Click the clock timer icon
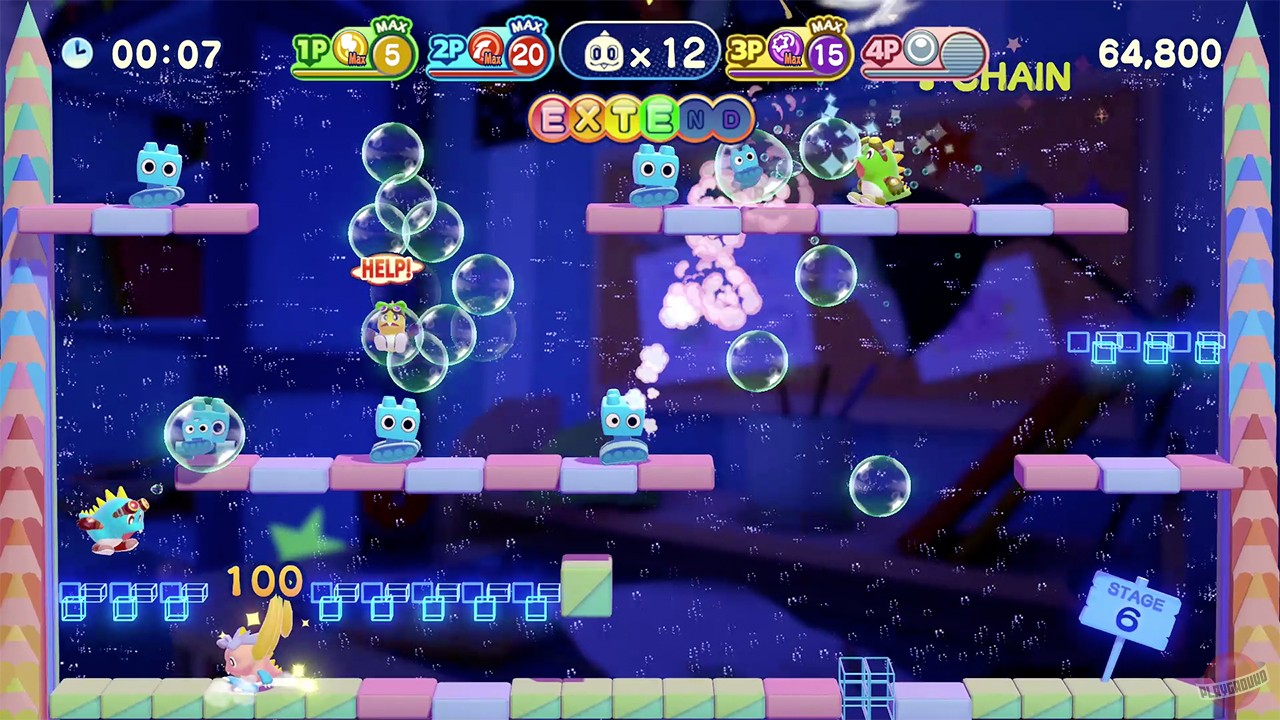Image resolution: width=1280 pixels, height=720 pixels. (80, 52)
